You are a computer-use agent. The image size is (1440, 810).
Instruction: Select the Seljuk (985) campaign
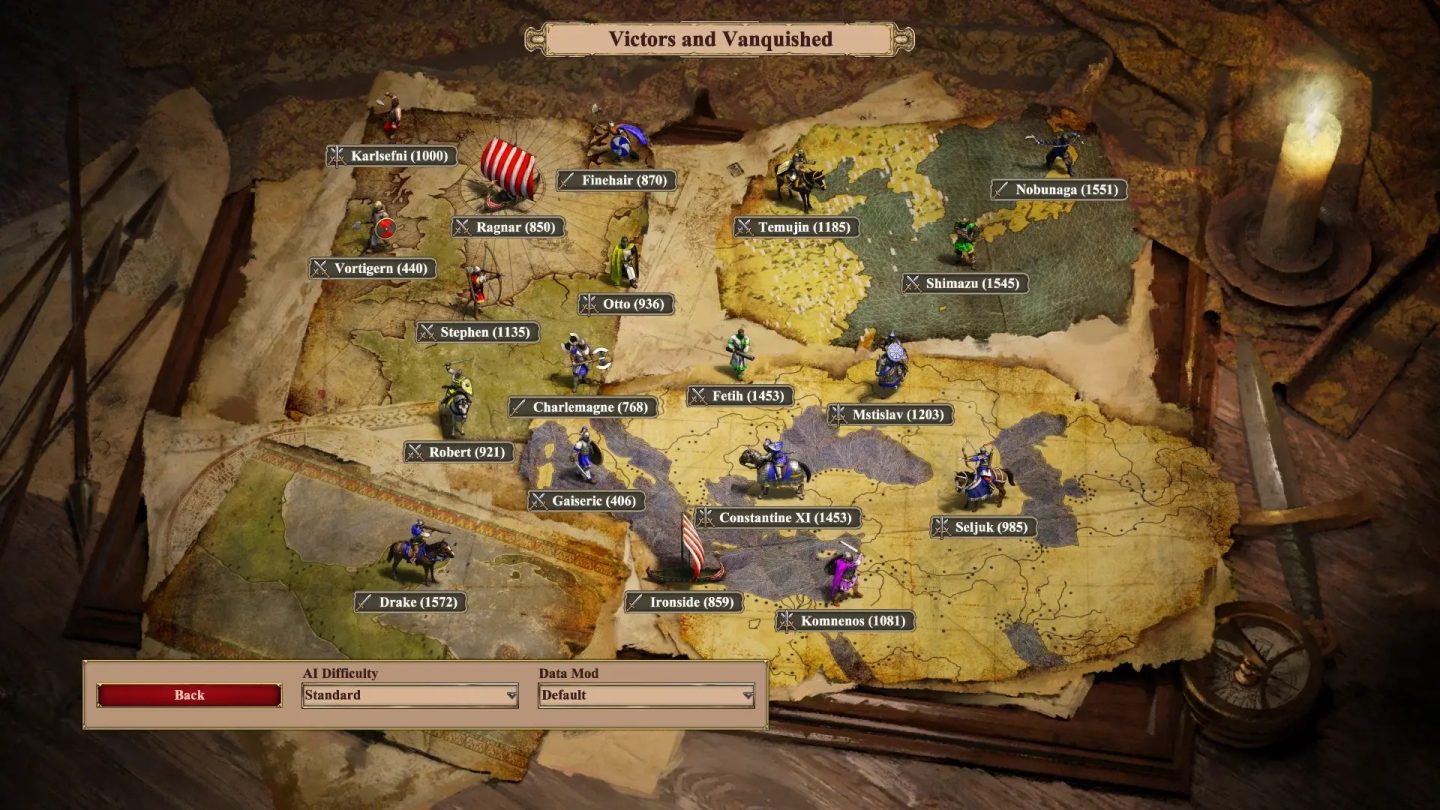(x=985, y=526)
